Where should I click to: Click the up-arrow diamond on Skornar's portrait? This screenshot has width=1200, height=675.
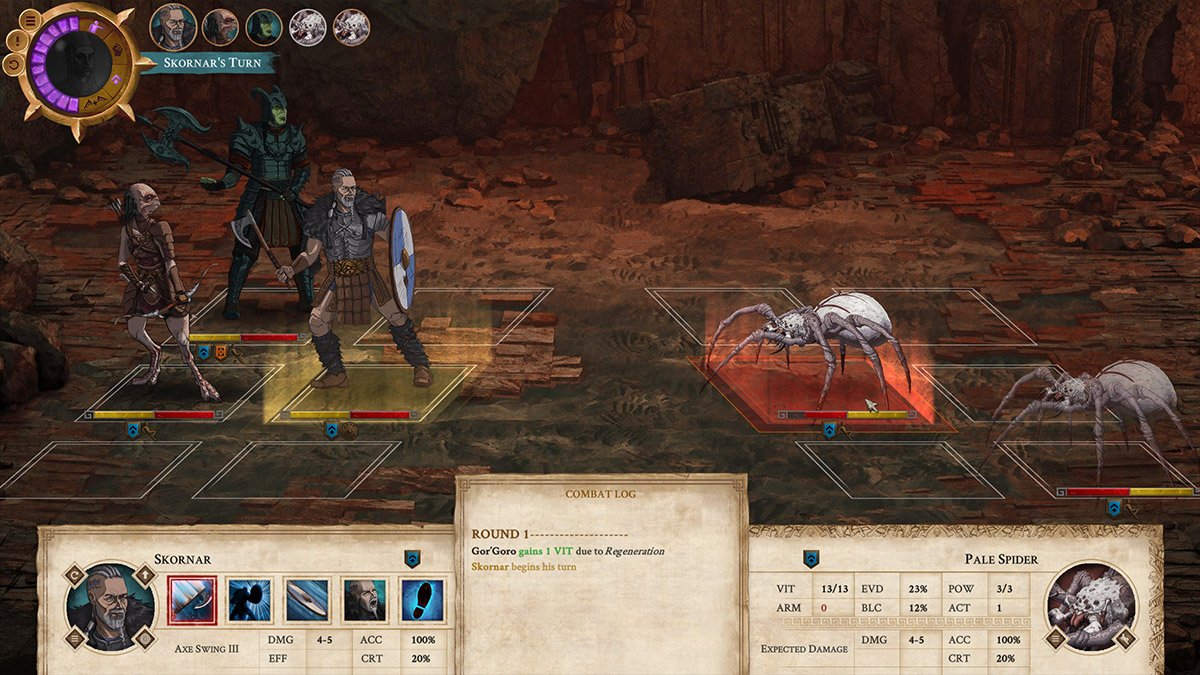pos(146,574)
